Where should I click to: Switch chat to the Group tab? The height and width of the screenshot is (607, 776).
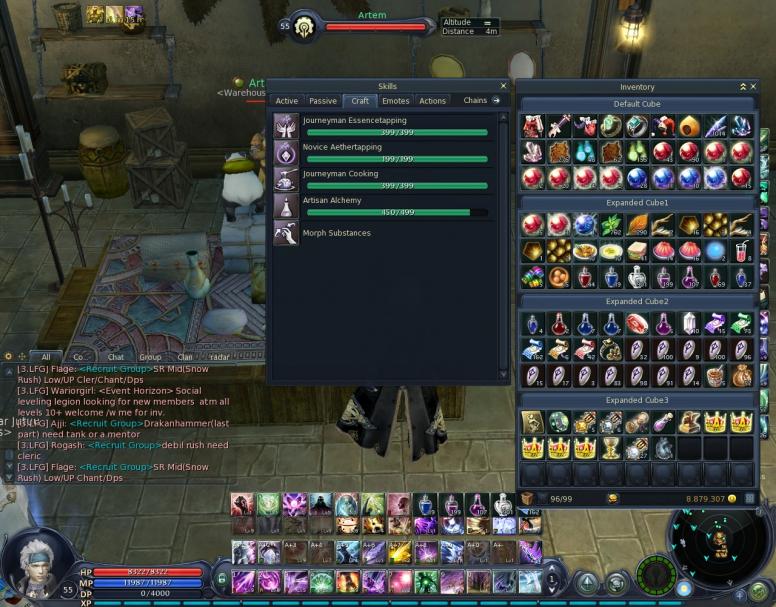click(x=150, y=357)
